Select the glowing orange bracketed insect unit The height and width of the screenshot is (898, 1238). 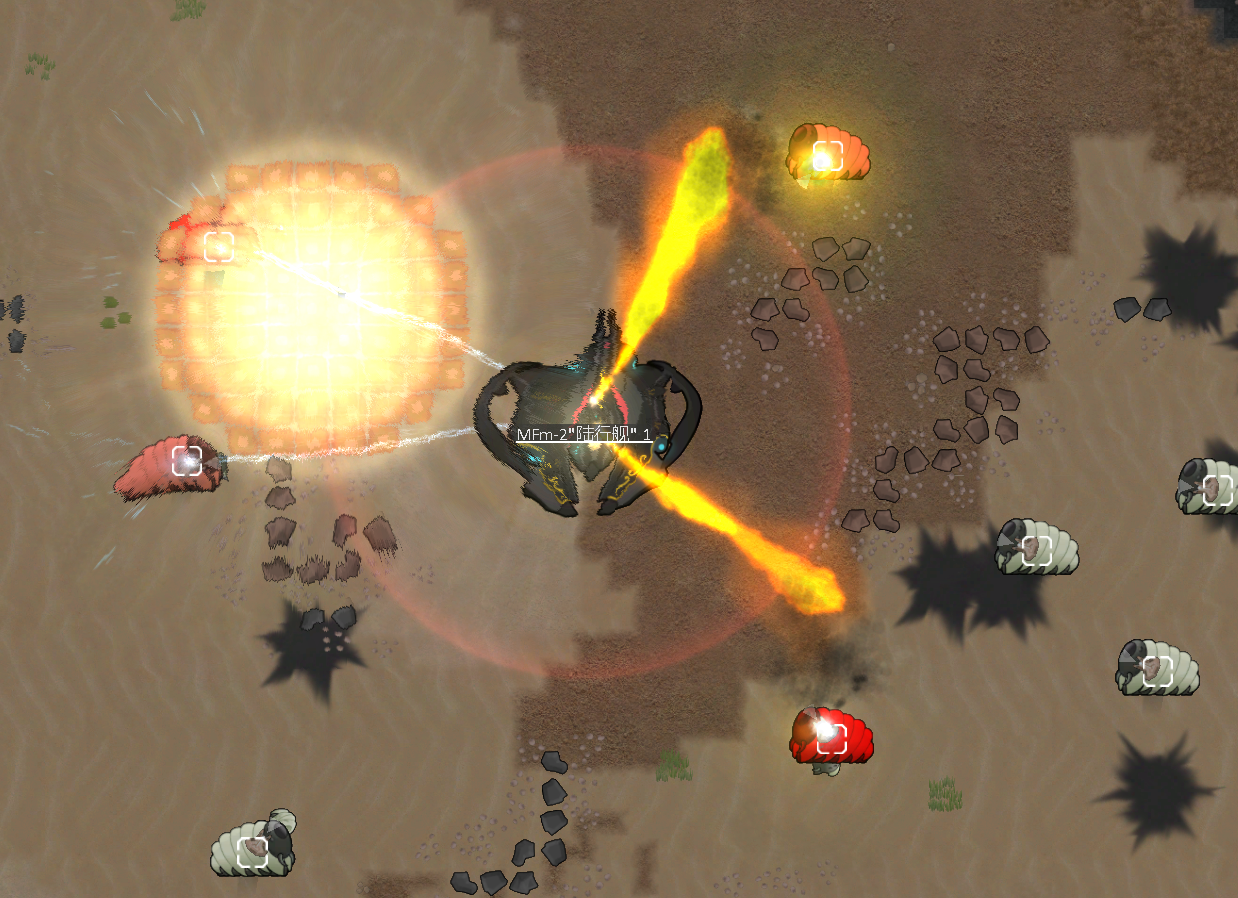828,155
